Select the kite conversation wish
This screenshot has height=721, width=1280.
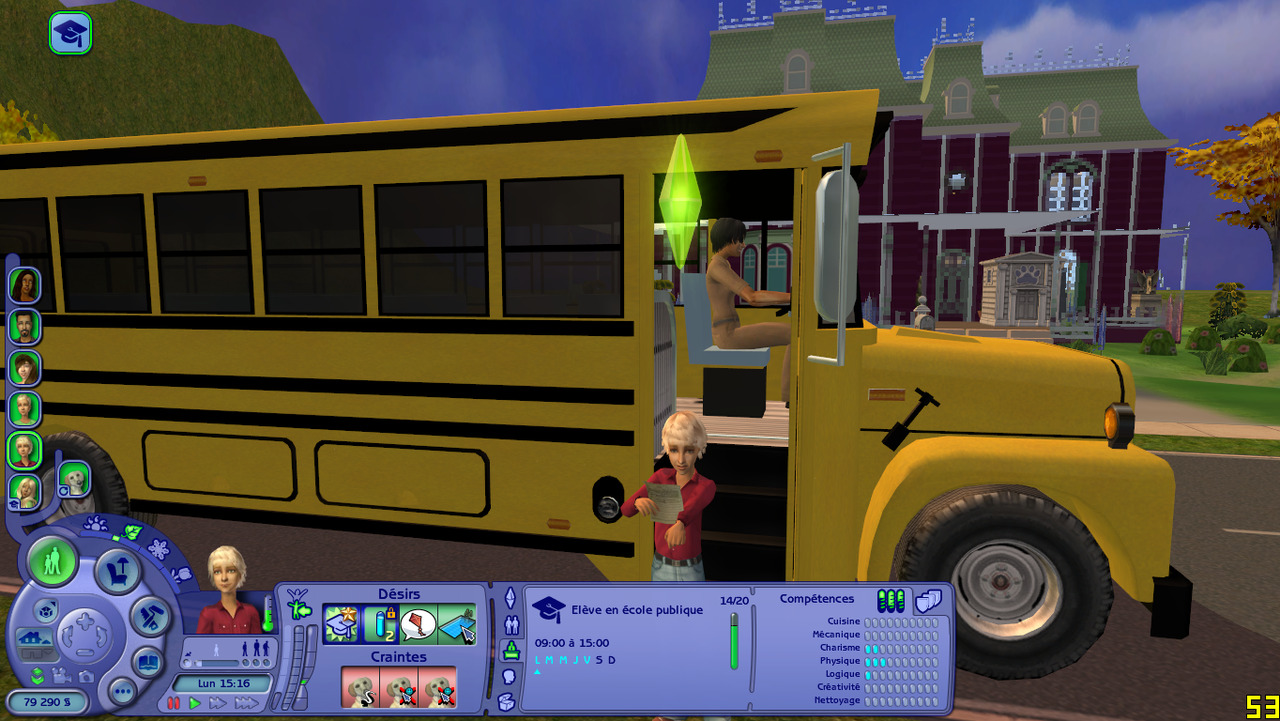(418, 624)
